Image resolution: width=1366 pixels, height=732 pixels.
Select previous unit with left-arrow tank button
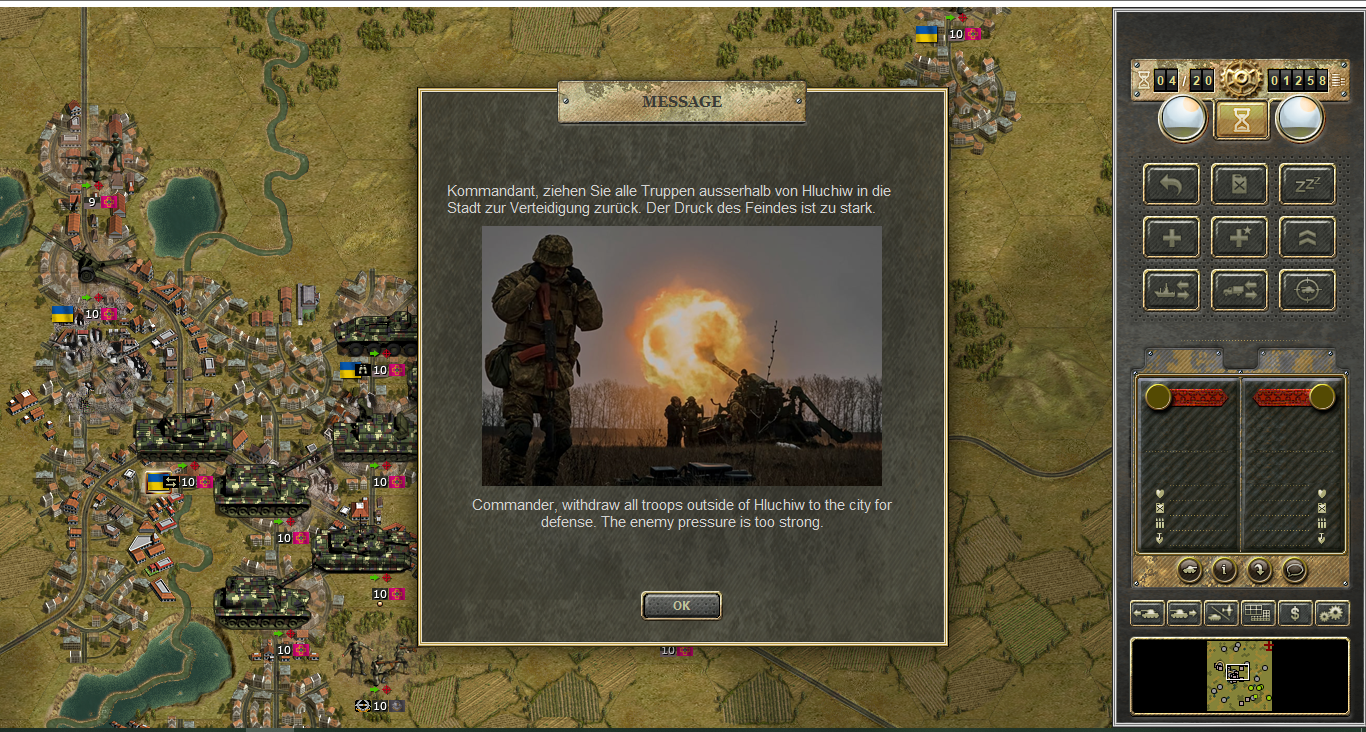point(1147,613)
